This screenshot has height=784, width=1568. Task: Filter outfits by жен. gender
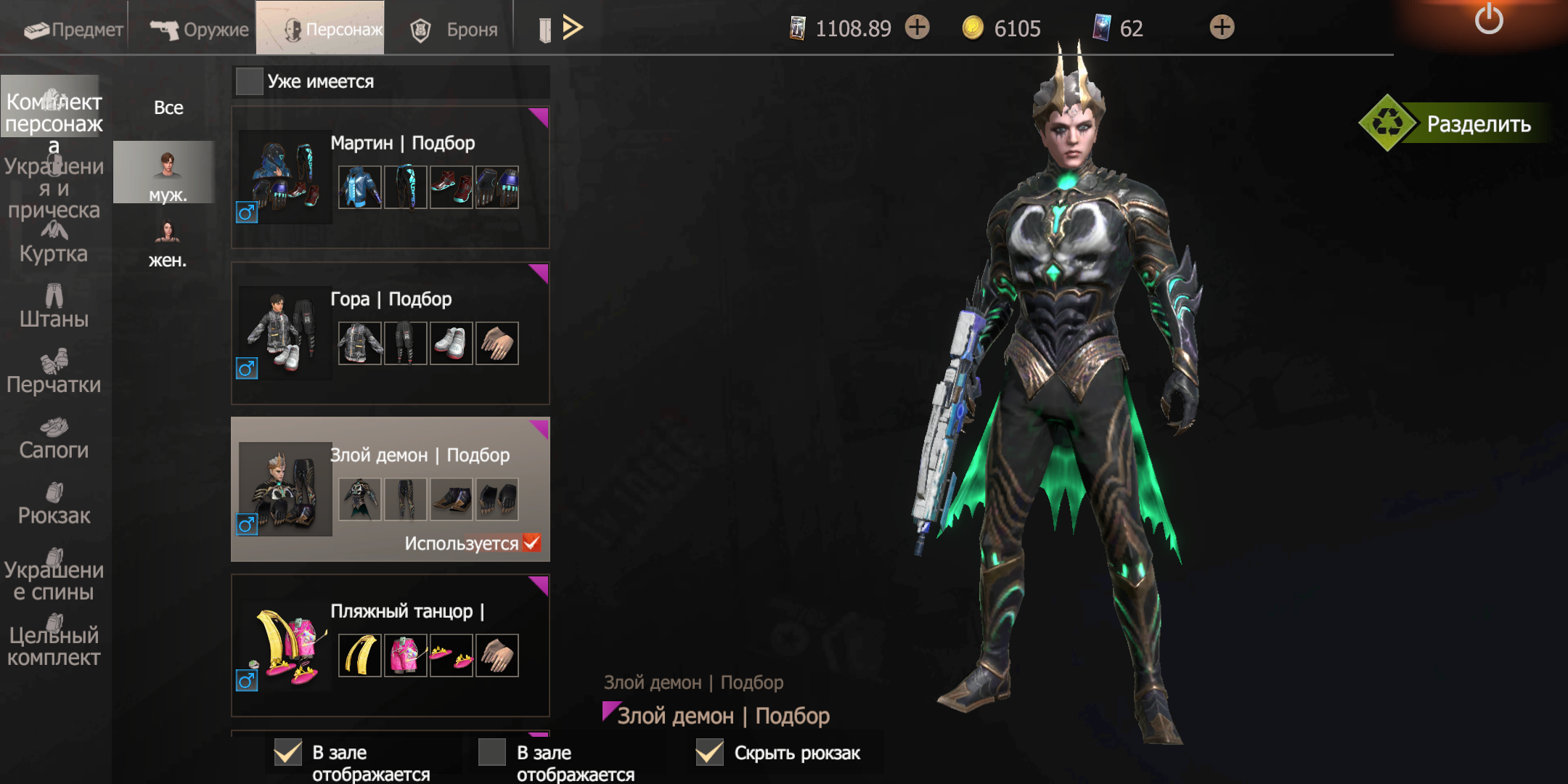167,245
